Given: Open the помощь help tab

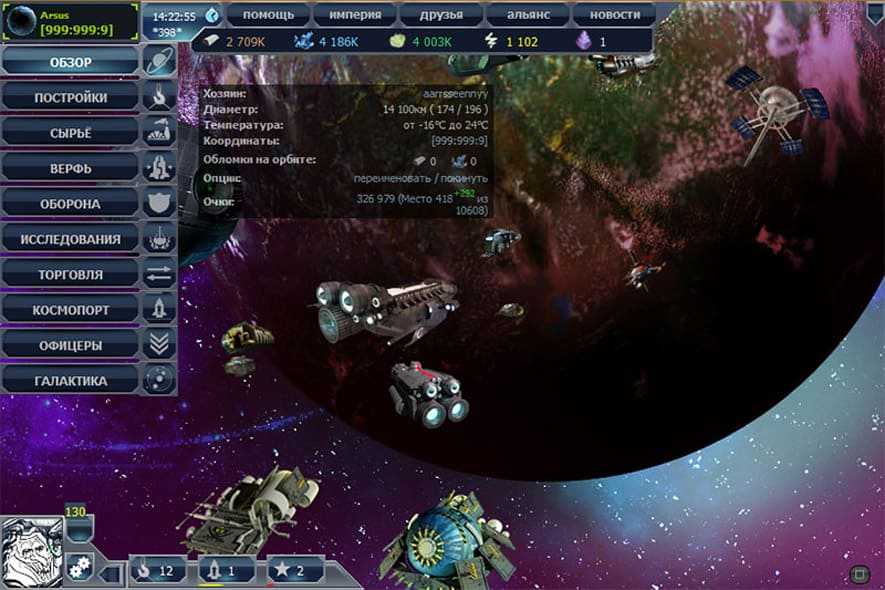Looking at the screenshot, I should (269, 15).
